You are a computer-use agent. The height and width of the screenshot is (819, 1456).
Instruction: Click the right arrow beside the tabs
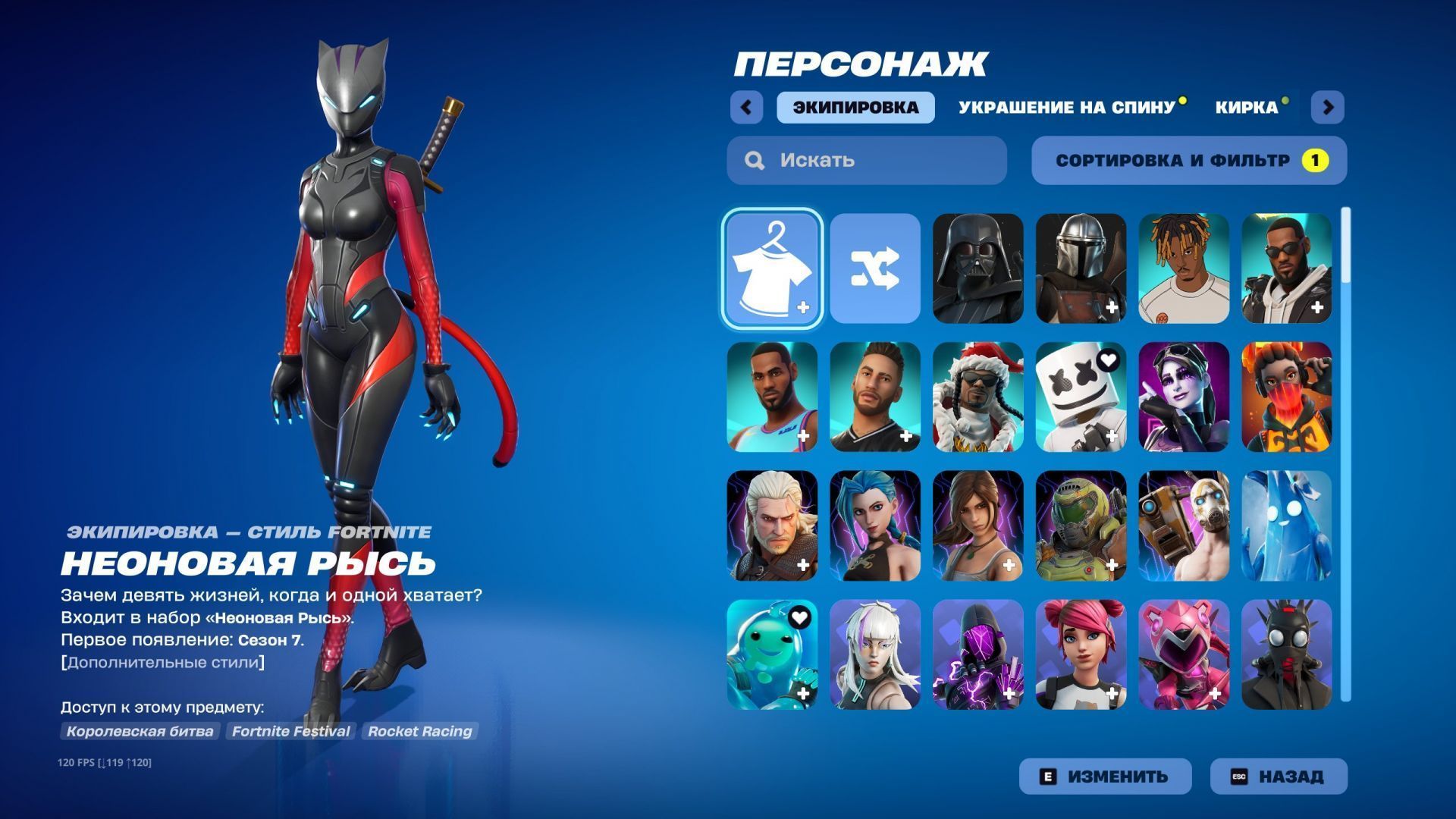(1327, 107)
